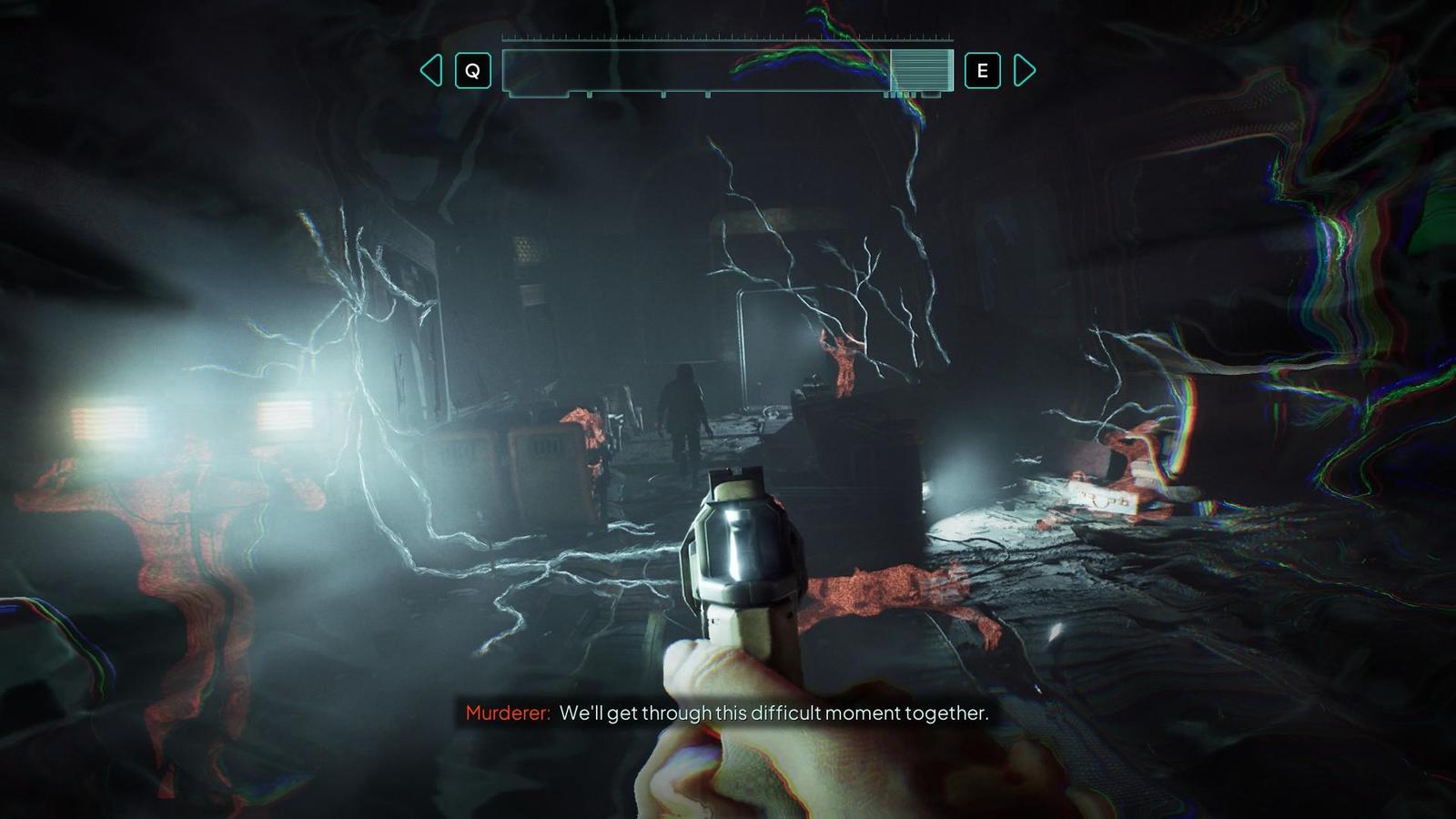This screenshot has height=819, width=1456.
Task: Click the fast-forward right arrow on the timeline
Action: 1024,70
